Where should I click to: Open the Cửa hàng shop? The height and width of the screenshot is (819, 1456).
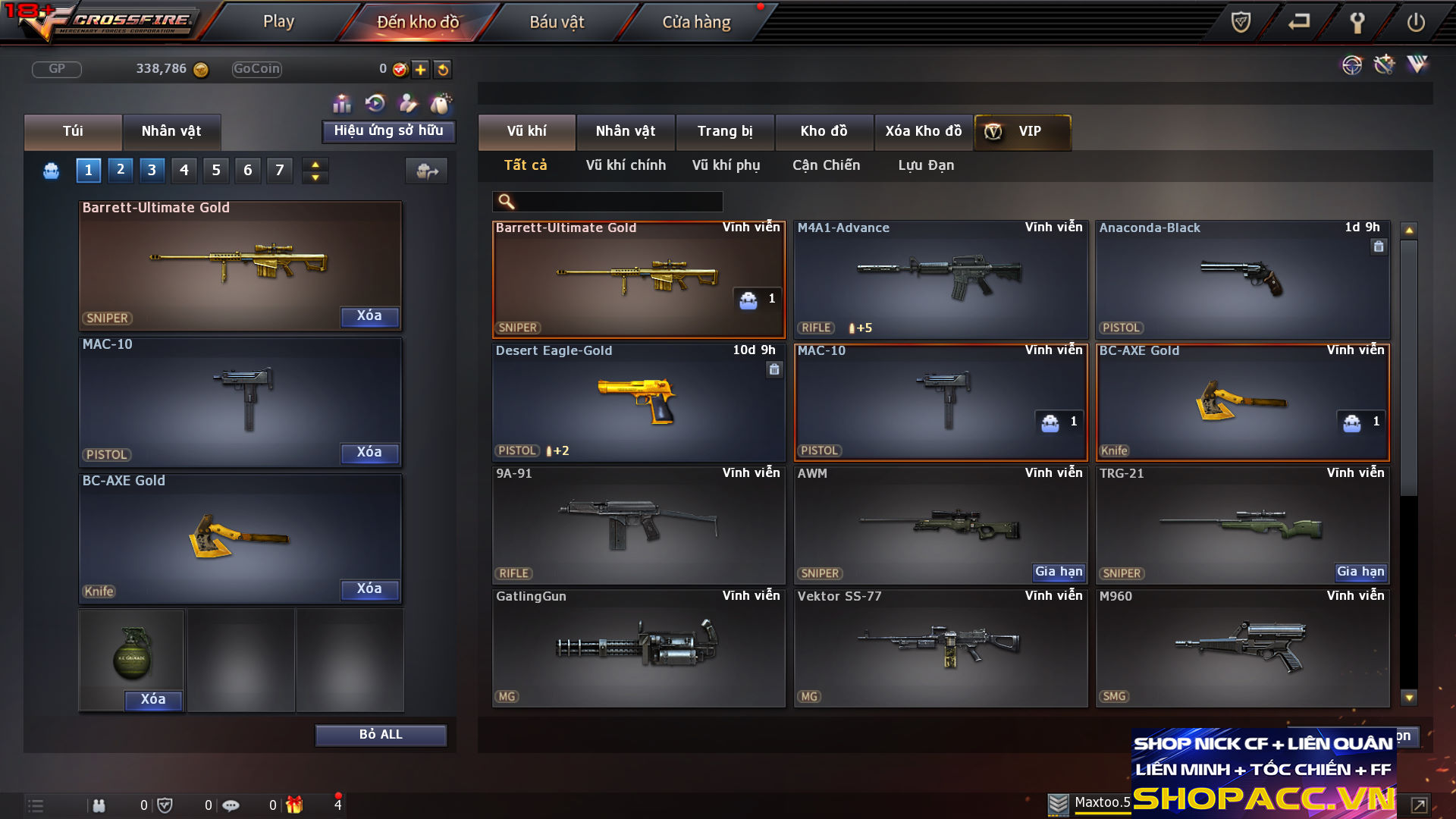[696, 22]
